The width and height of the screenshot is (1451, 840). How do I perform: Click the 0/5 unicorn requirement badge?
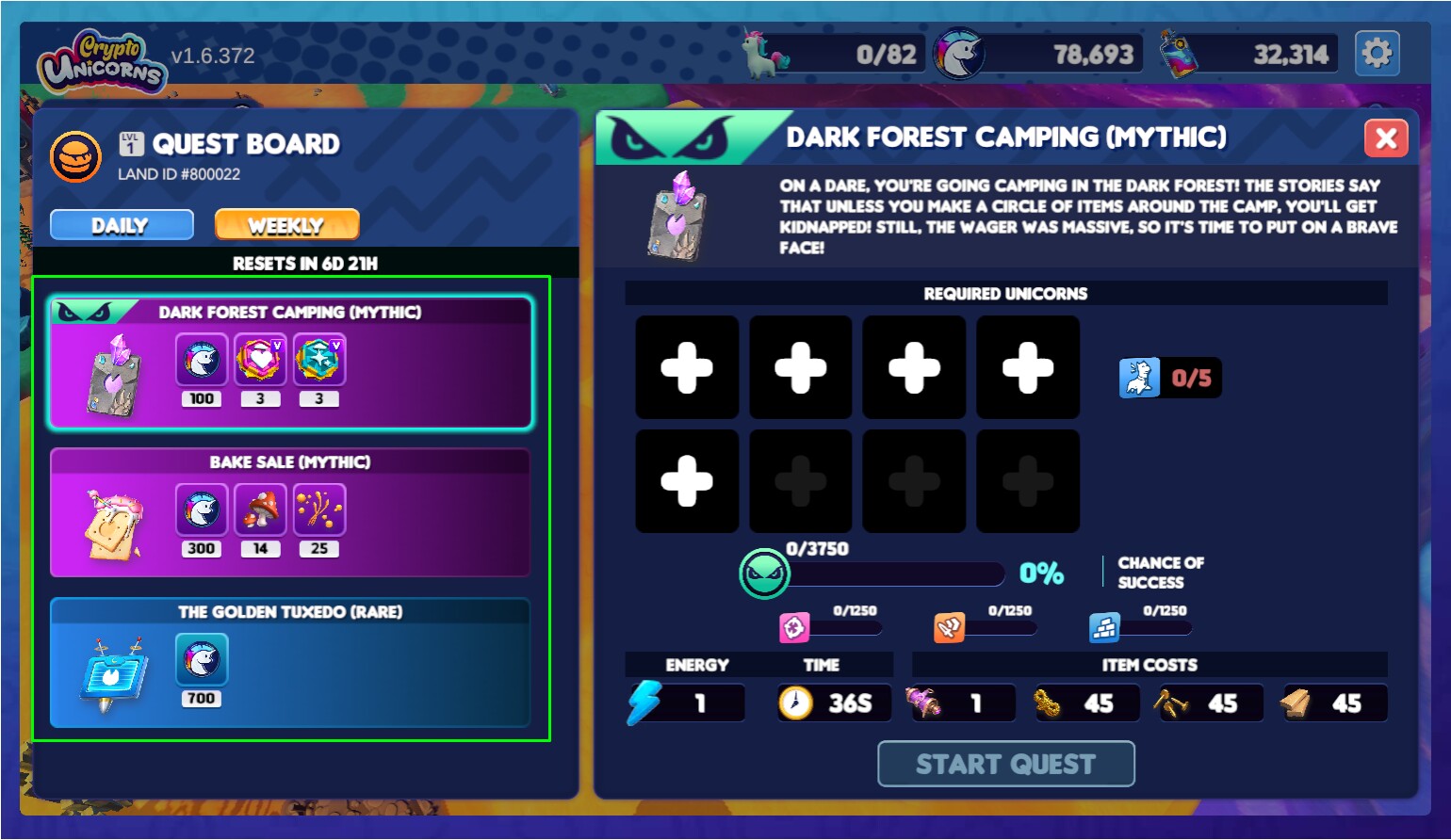[x=1169, y=378]
